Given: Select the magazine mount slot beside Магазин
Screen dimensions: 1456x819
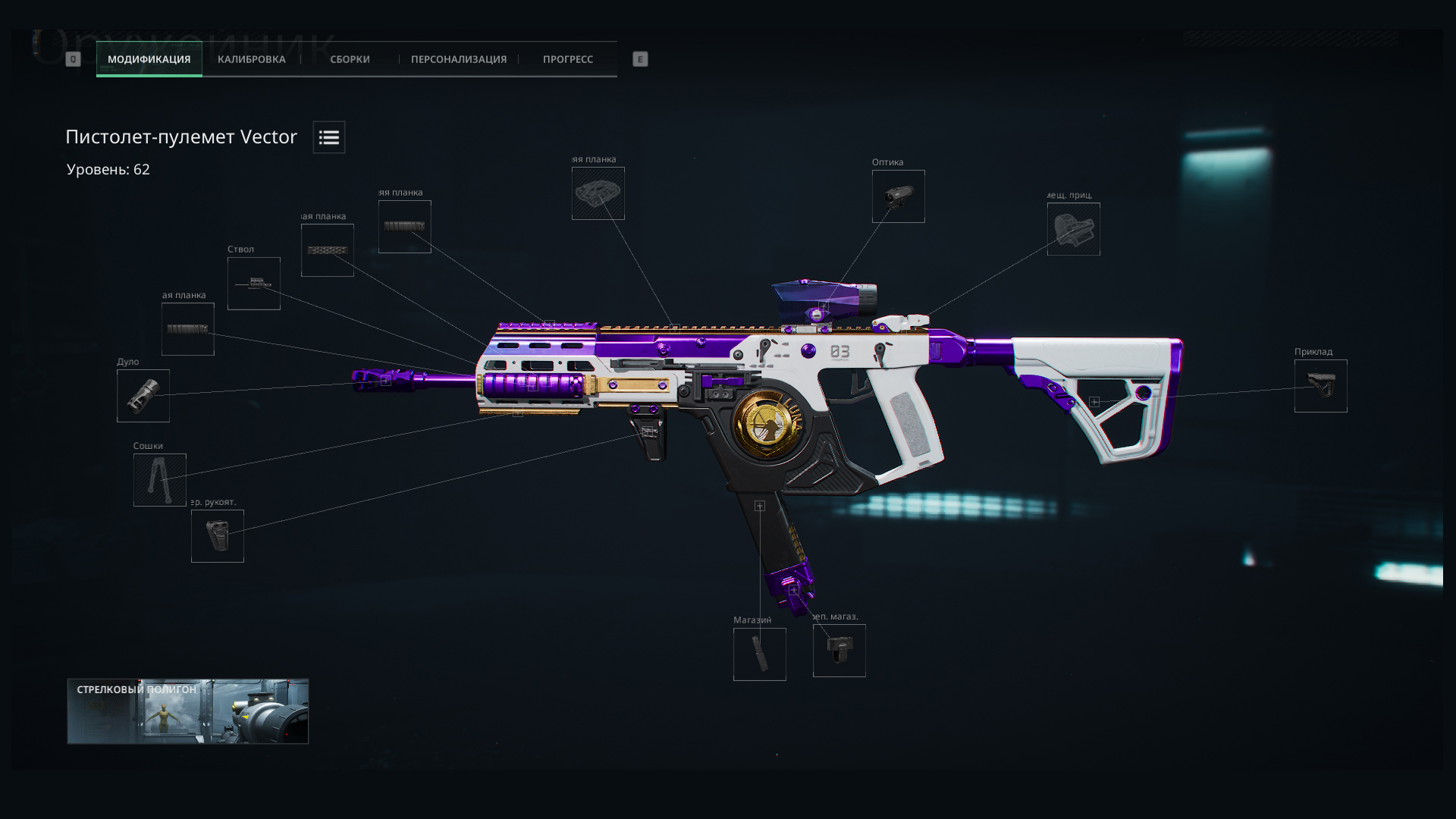Looking at the screenshot, I should pos(839,651).
